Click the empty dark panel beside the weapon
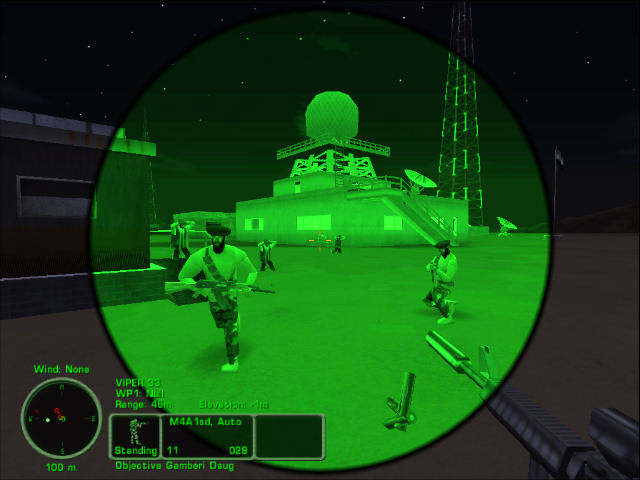The image size is (640, 480). coord(289,436)
